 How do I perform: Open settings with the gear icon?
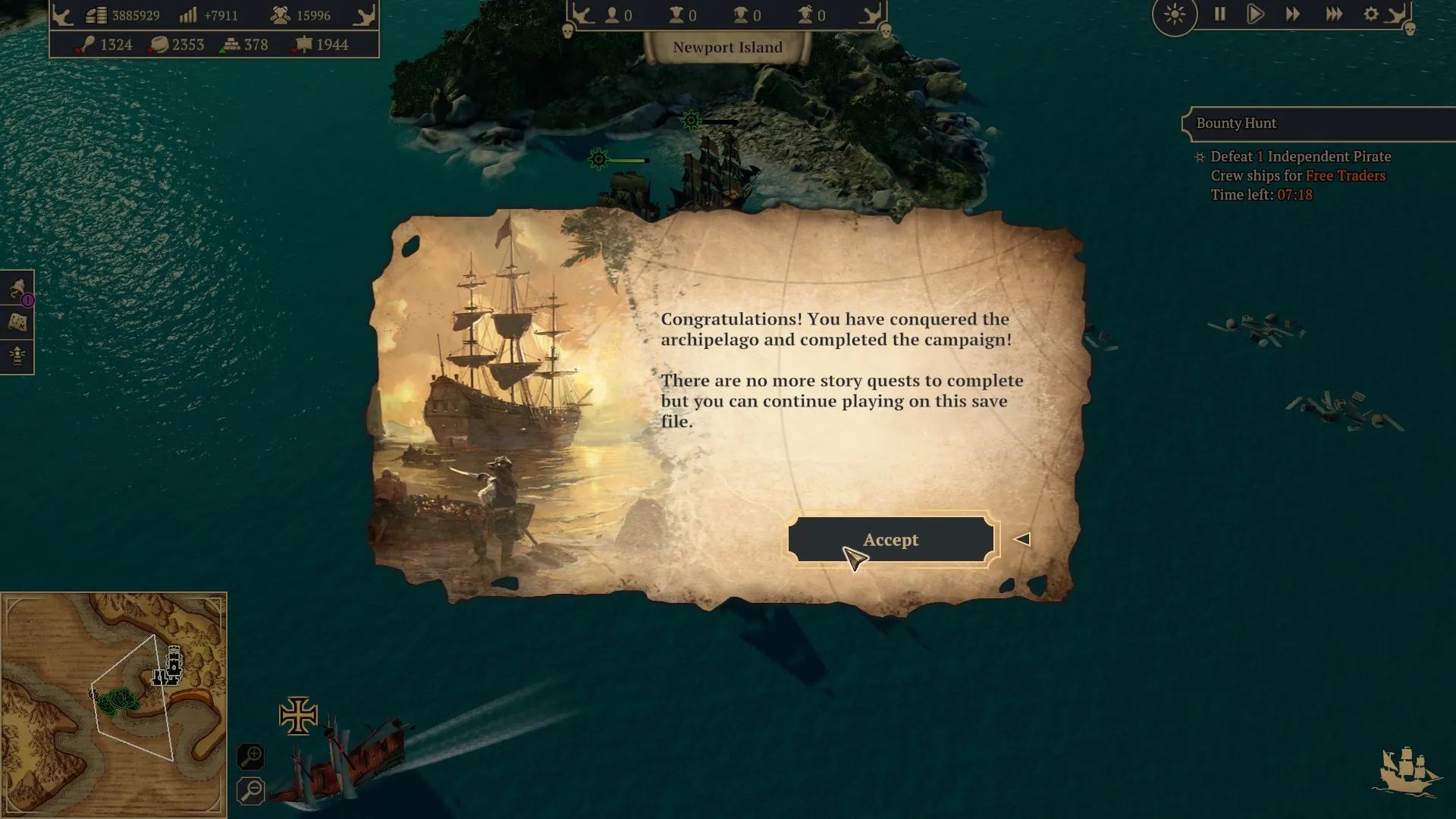tap(1371, 14)
